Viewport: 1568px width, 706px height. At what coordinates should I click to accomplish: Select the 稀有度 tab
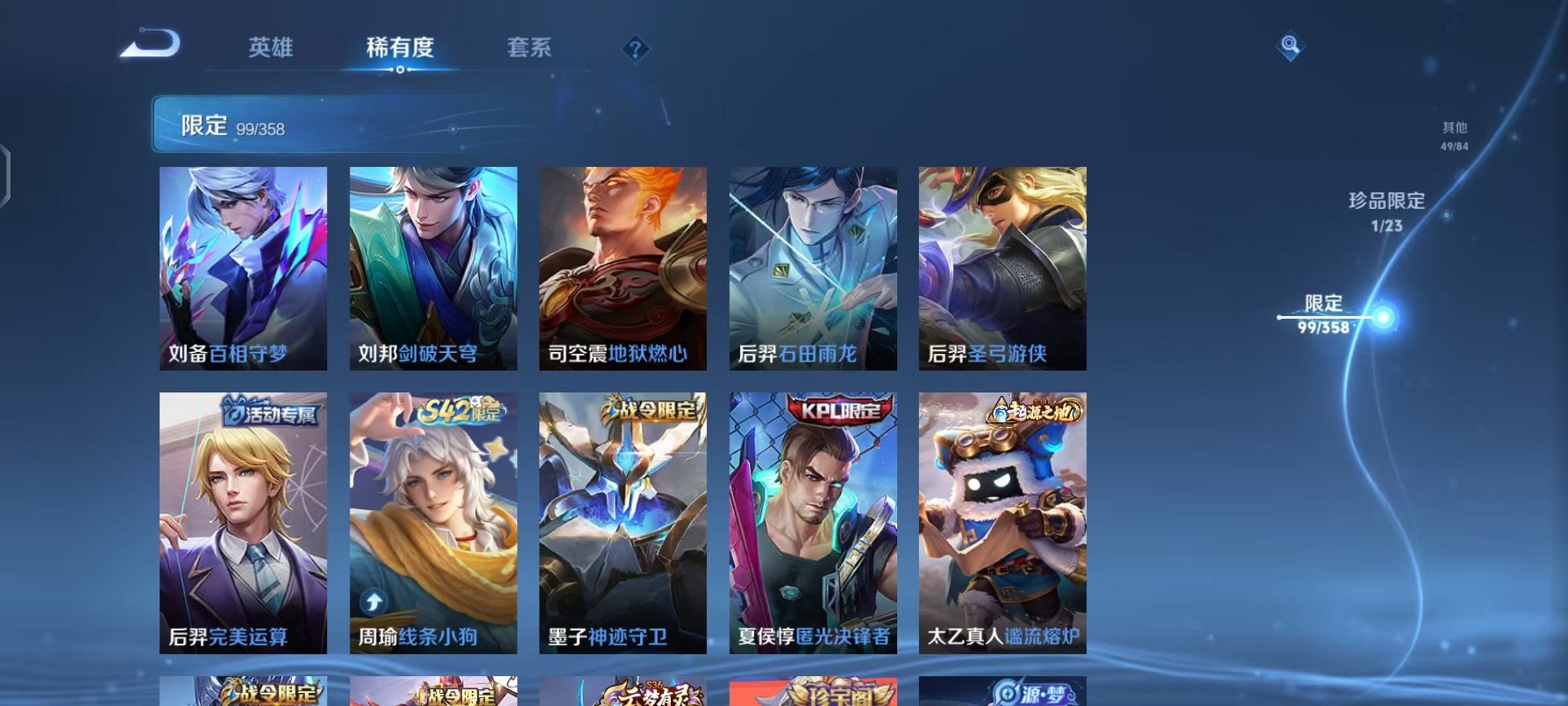click(x=400, y=48)
